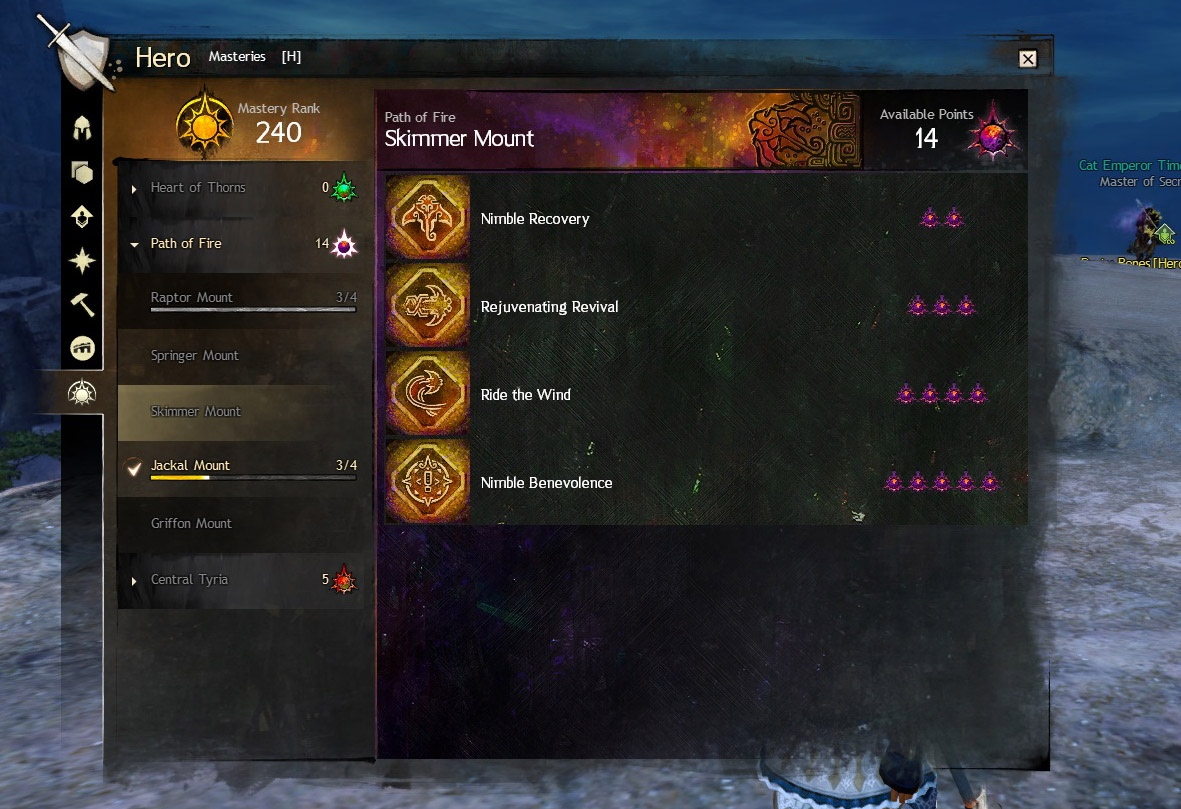
Task: Switch to the hammer crafting tab
Action: (x=82, y=304)
